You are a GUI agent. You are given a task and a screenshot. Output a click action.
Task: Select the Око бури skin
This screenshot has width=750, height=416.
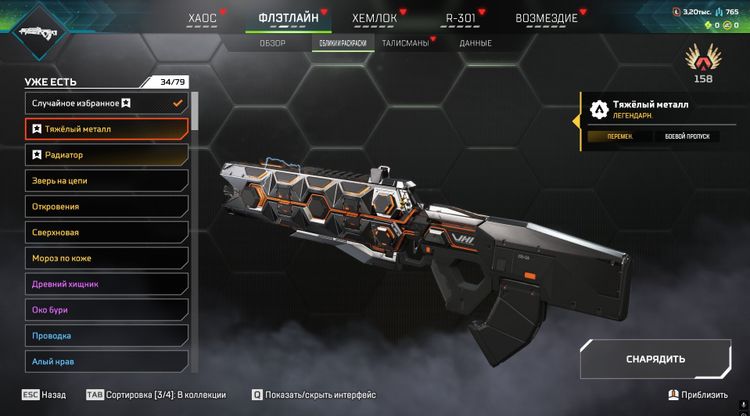(106, 310)
